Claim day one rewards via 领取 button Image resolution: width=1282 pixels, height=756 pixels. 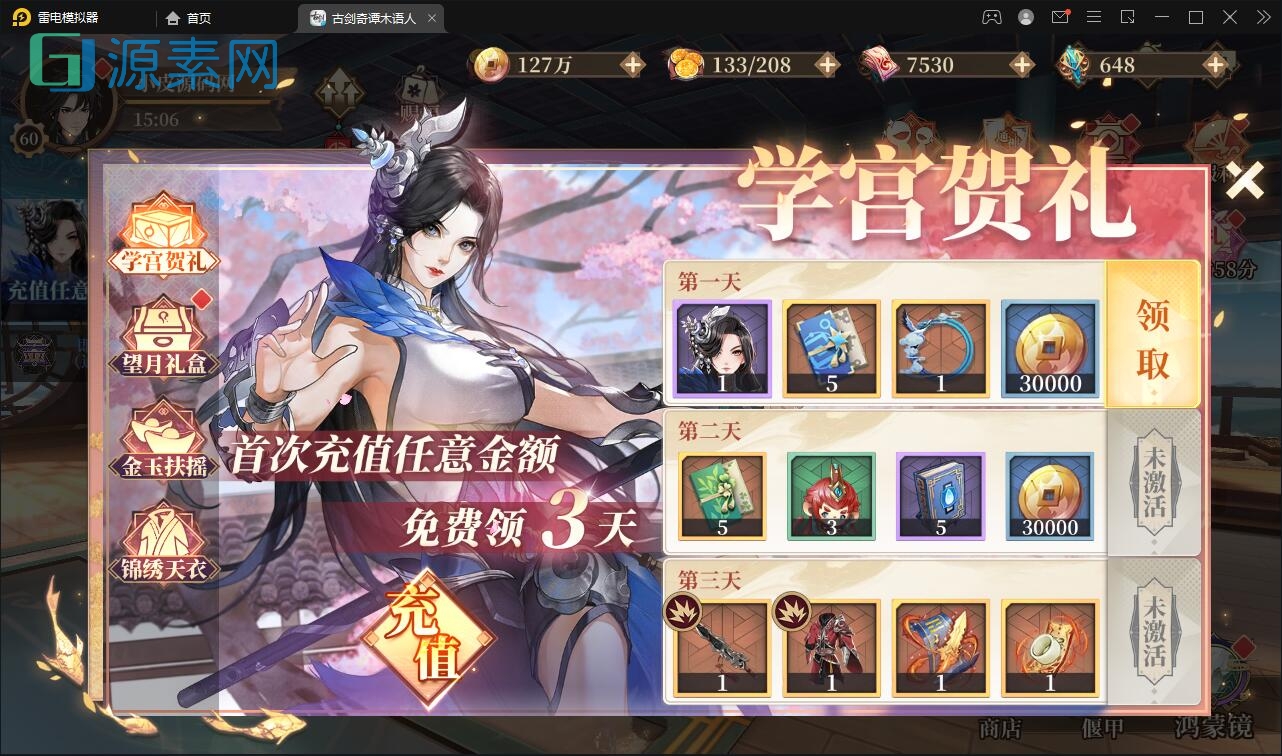click(1152, 335)
